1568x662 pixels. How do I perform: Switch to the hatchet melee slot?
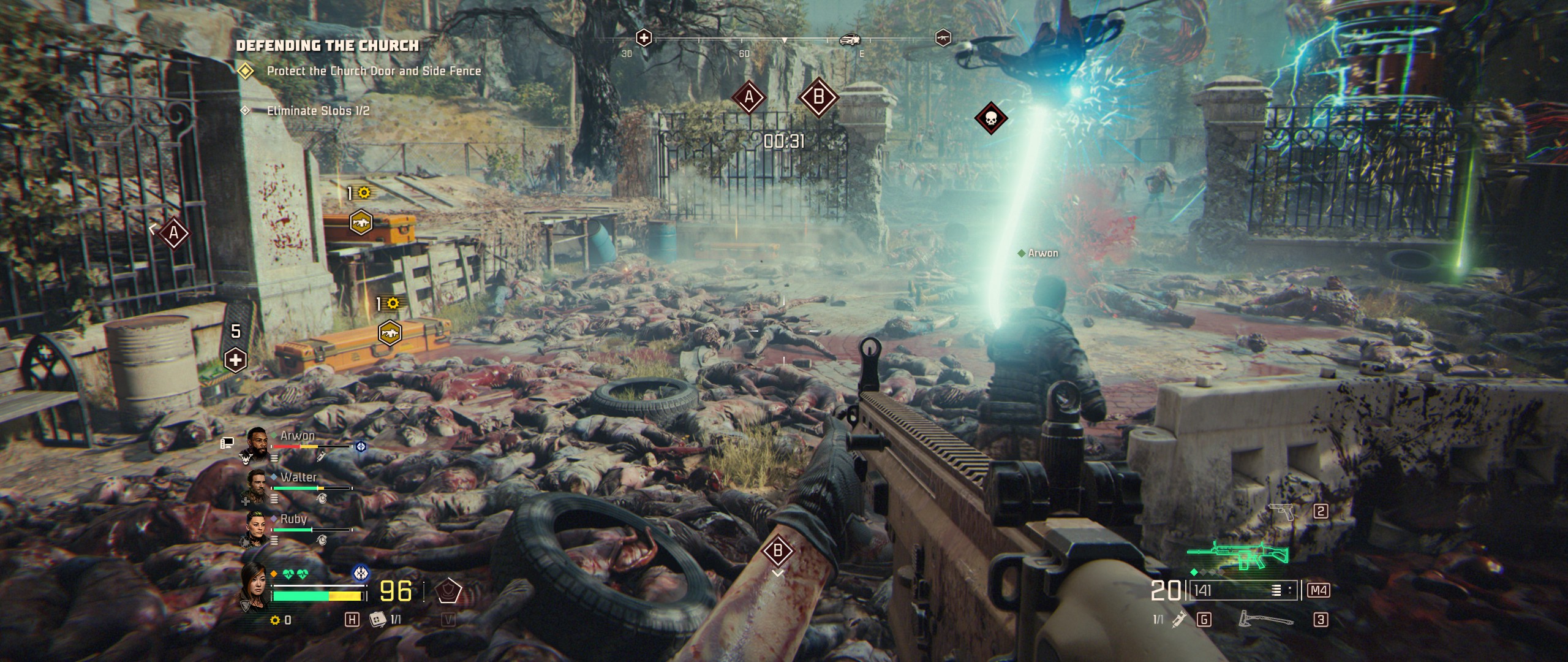coord(1264,619)
